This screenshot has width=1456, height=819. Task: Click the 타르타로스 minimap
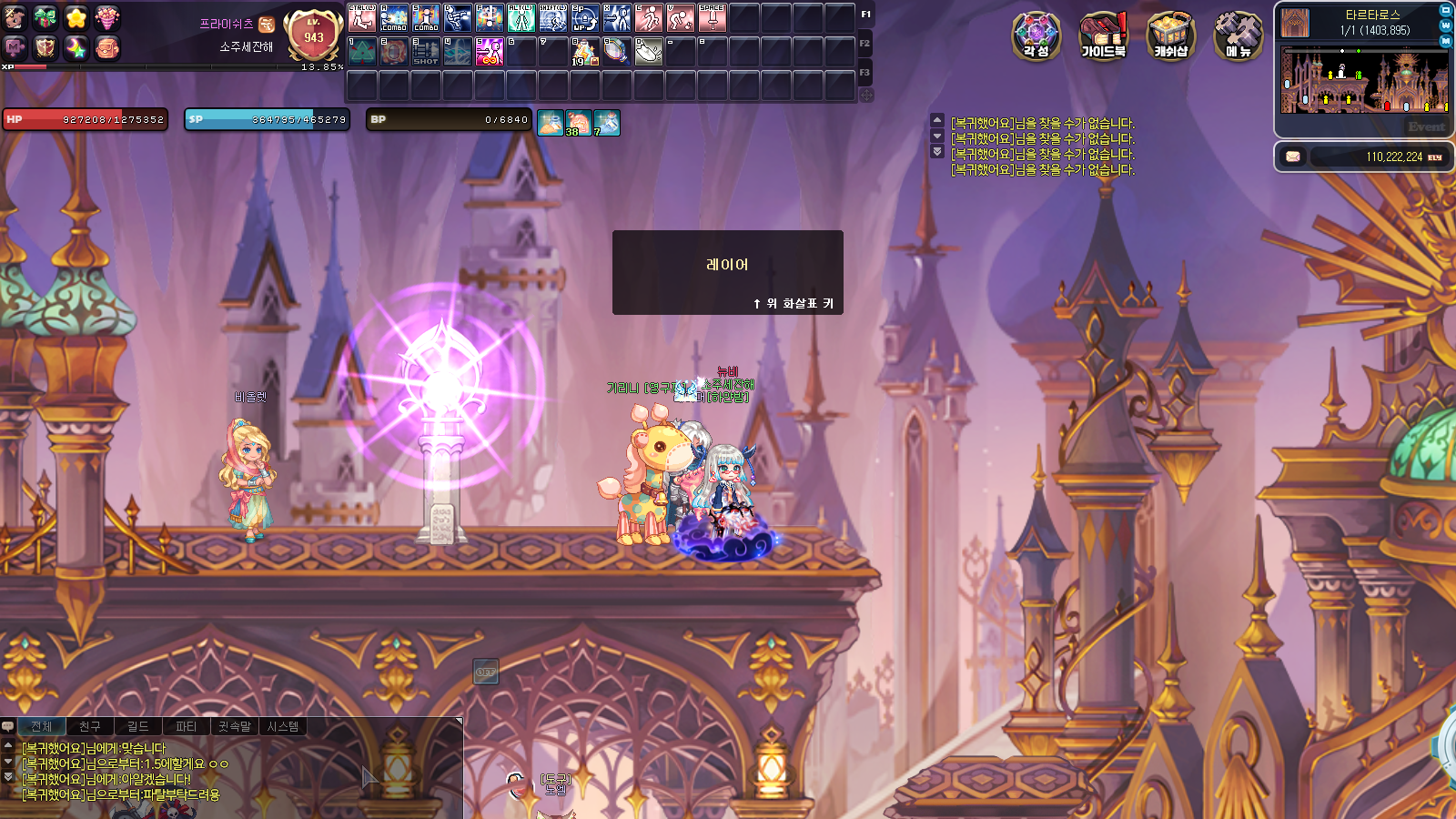click(1364, 81)
